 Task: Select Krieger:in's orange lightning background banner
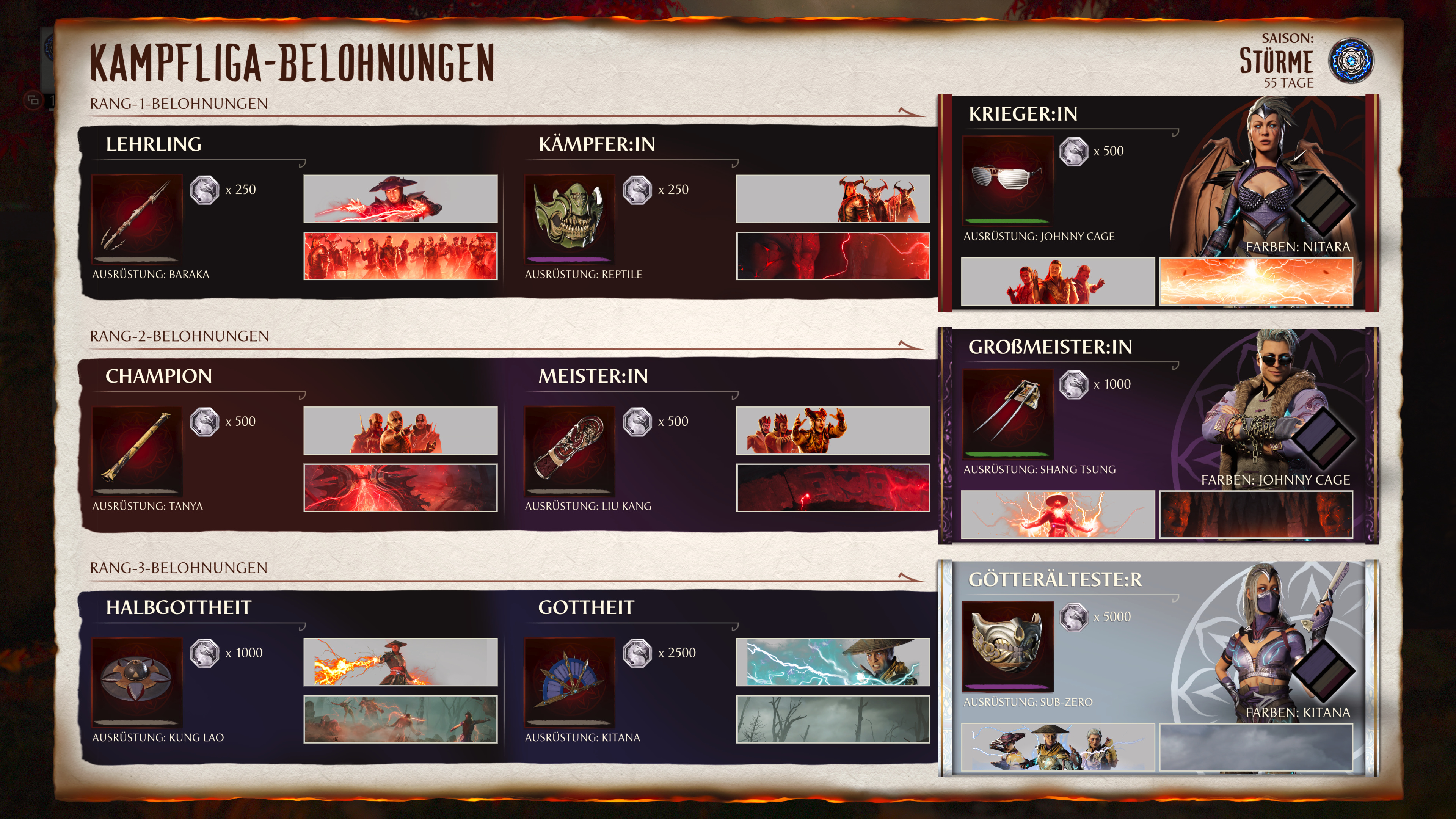(x=1256, y=281)
